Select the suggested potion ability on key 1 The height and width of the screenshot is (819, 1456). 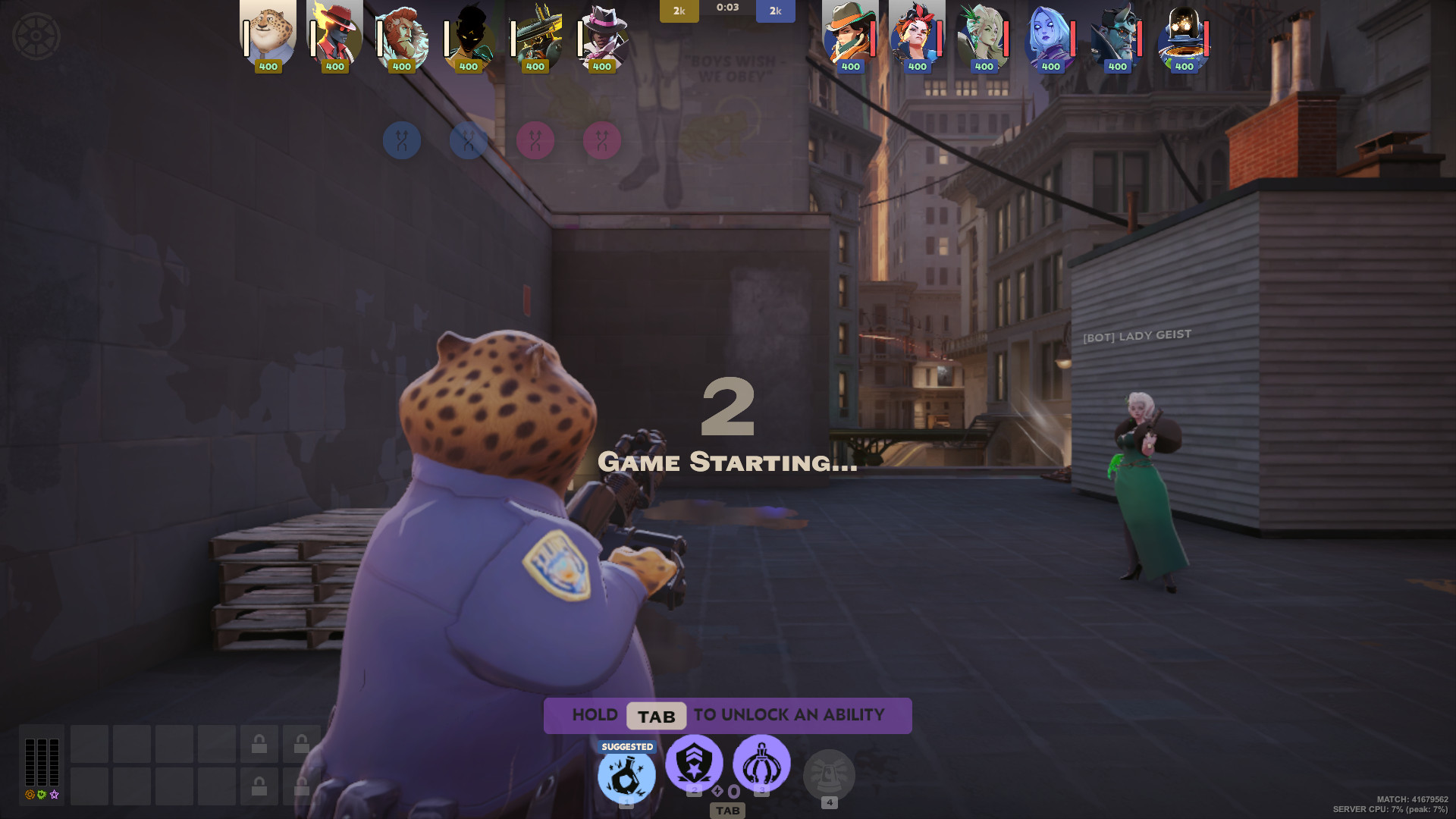click(x=626, y=773)
